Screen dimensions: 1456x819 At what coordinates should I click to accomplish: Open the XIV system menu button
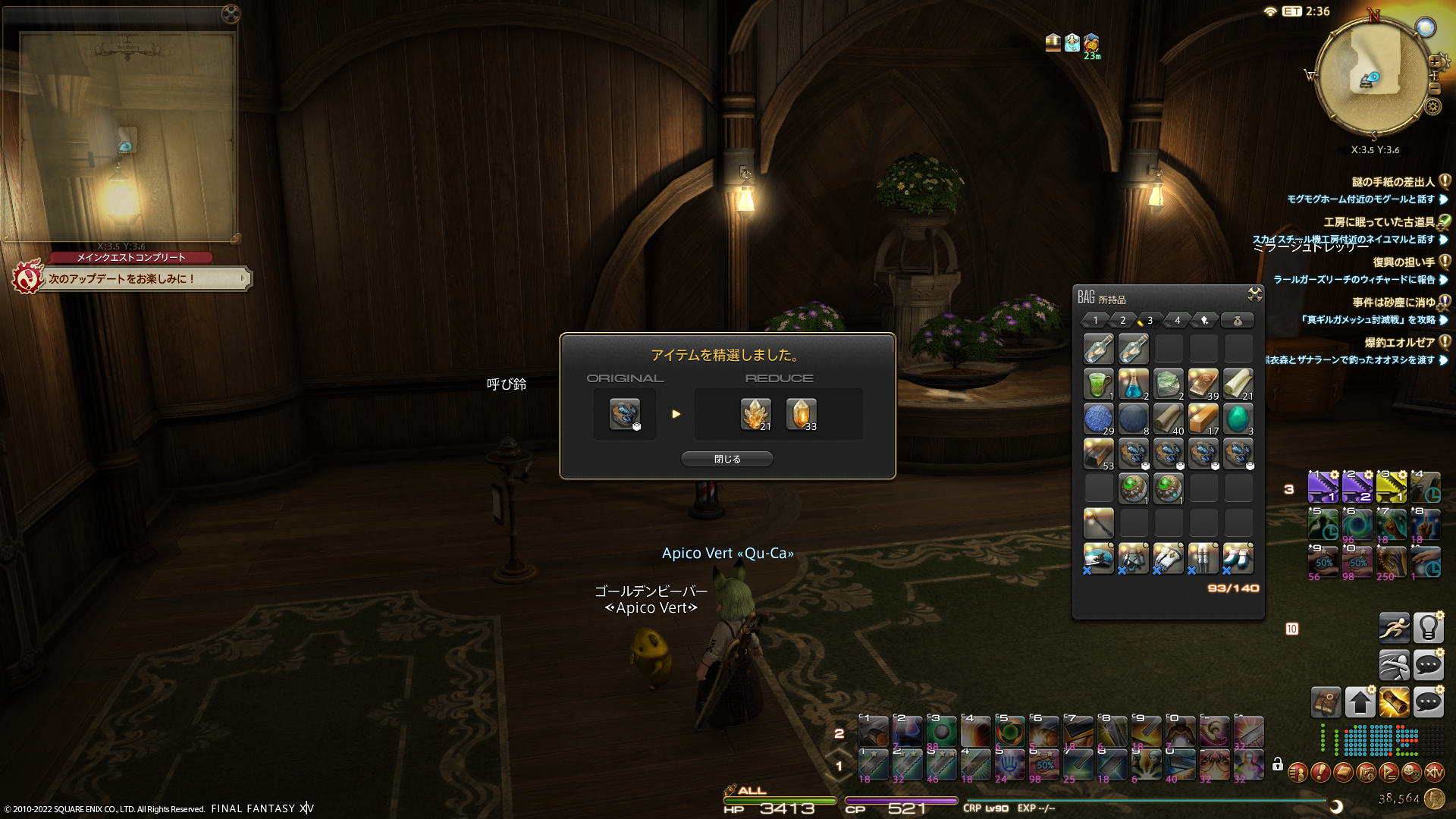tap(1434, 773)
